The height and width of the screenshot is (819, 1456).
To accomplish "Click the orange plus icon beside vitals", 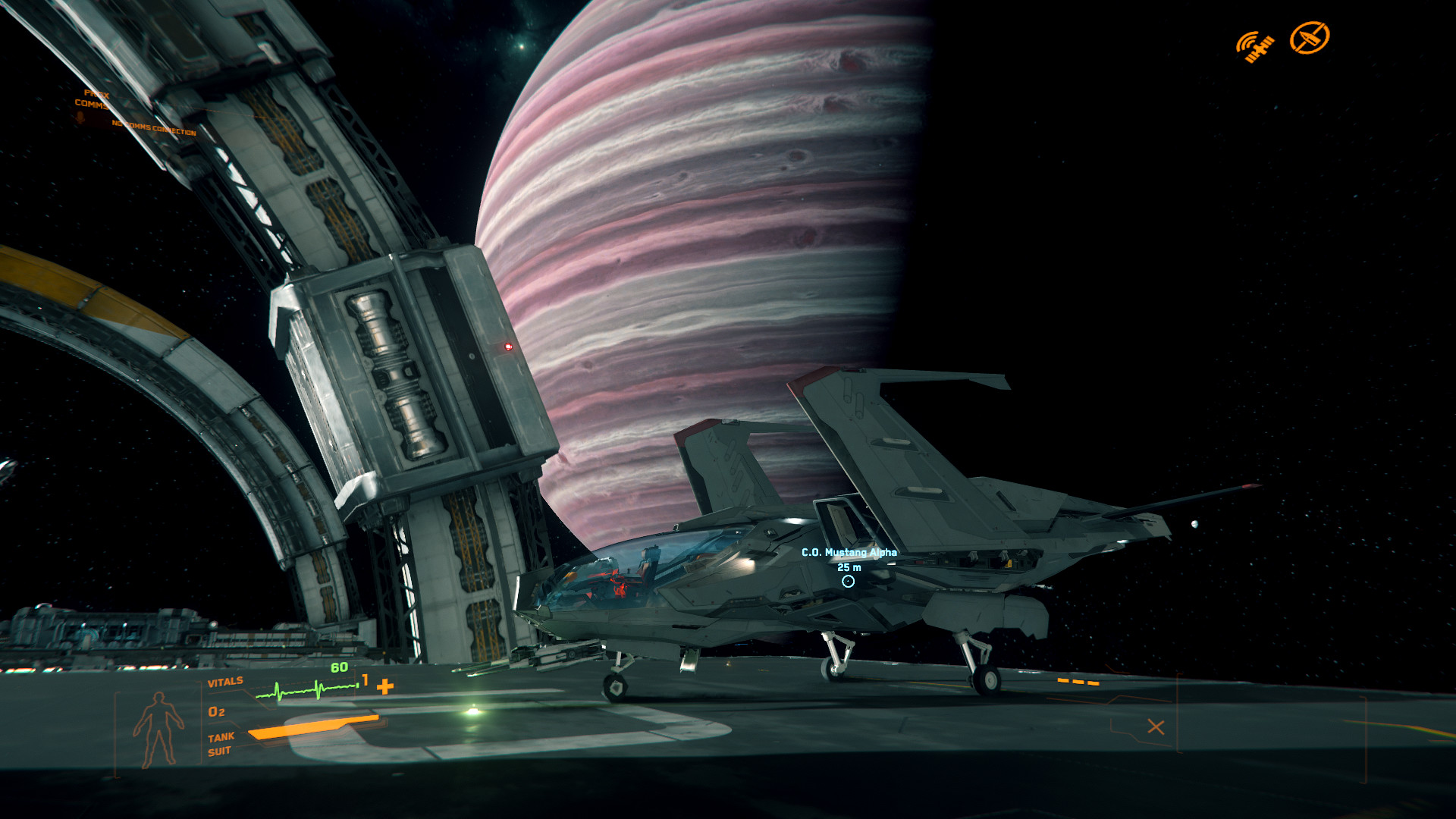I will point(385,687).
